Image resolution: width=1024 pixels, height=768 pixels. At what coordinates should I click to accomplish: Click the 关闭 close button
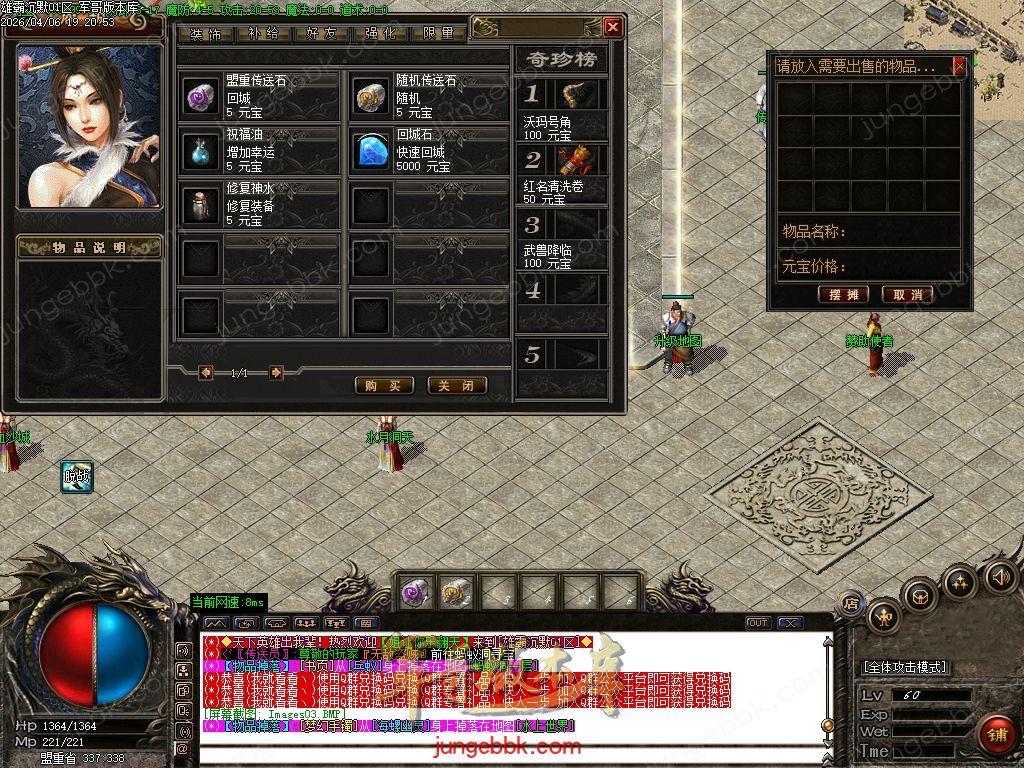pyautogui.click(x=457, y=385)
